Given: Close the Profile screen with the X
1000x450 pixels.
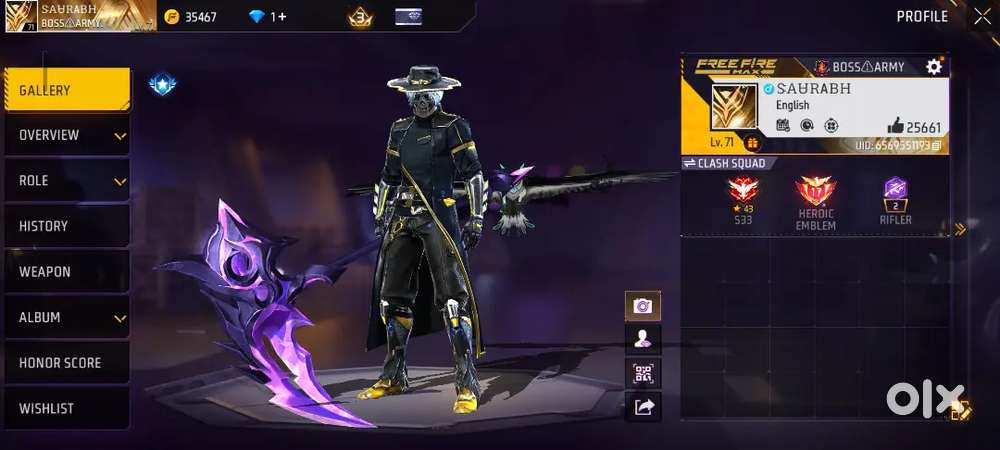Looking at the screenshot, I should 981,15.
